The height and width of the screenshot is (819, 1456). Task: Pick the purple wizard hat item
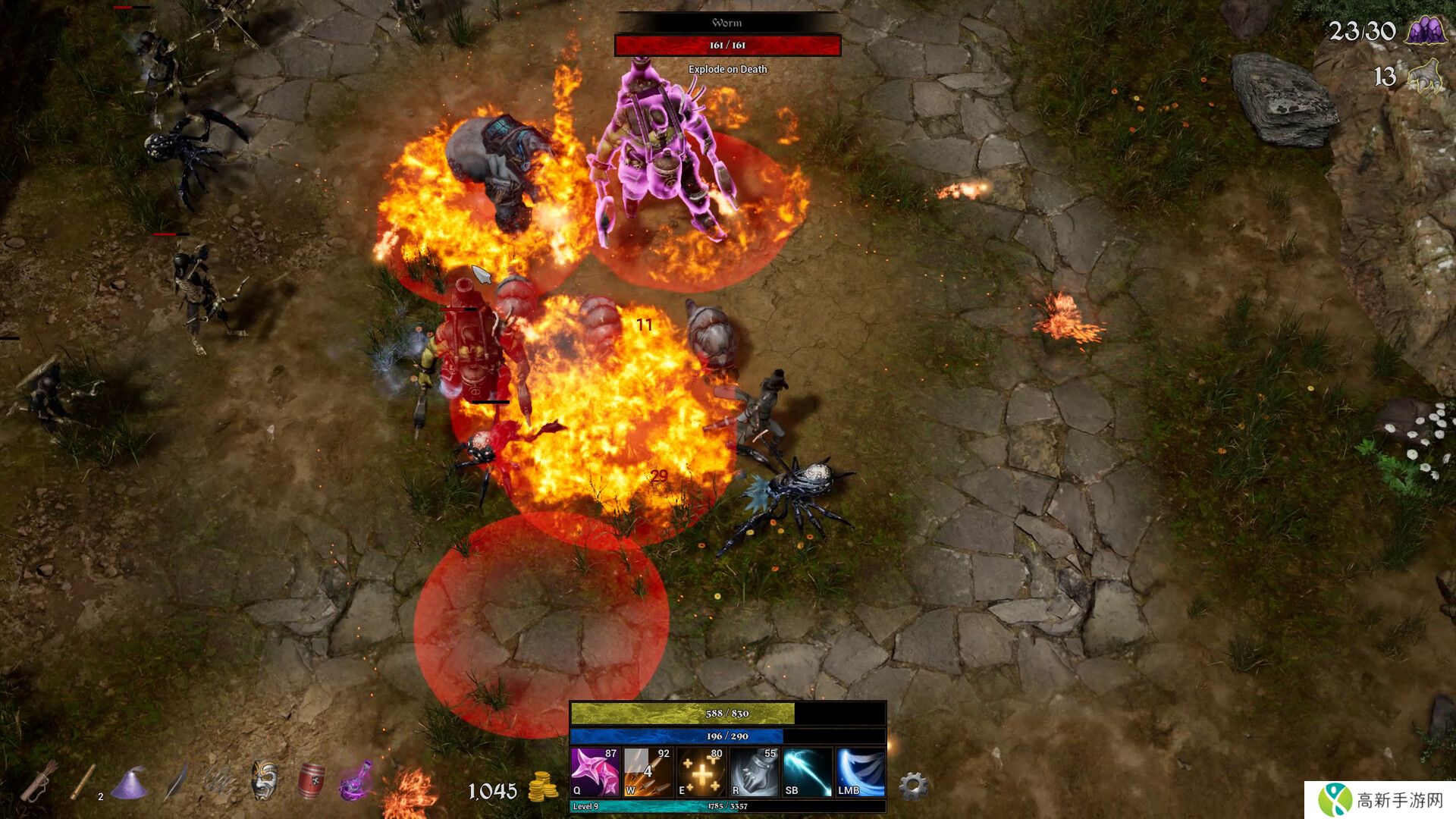click(x=129, y=783)
